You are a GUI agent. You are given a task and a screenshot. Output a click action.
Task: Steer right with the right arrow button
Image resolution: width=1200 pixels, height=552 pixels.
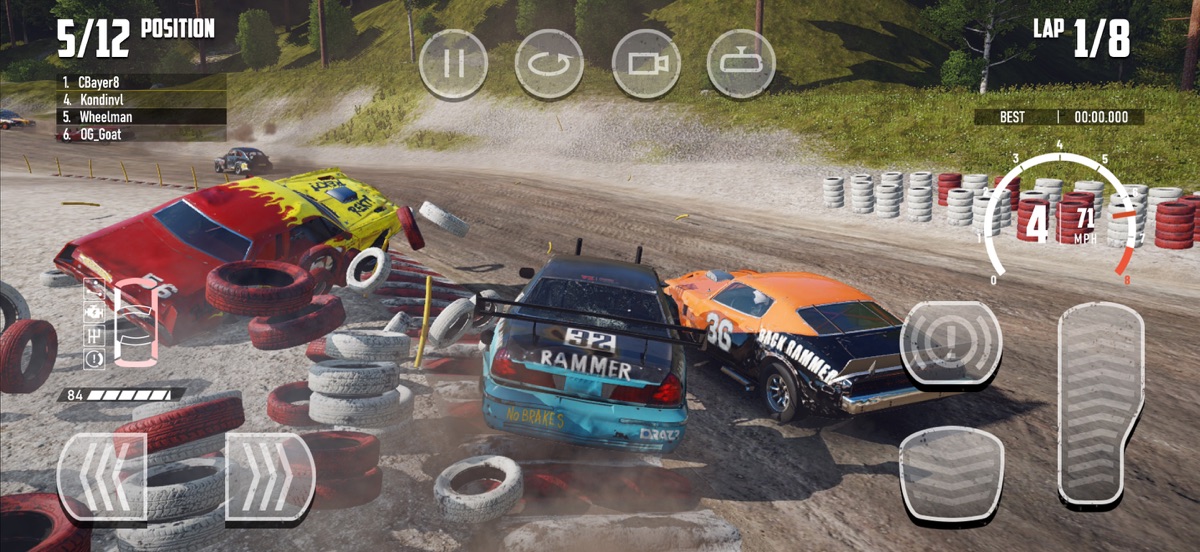270,476
